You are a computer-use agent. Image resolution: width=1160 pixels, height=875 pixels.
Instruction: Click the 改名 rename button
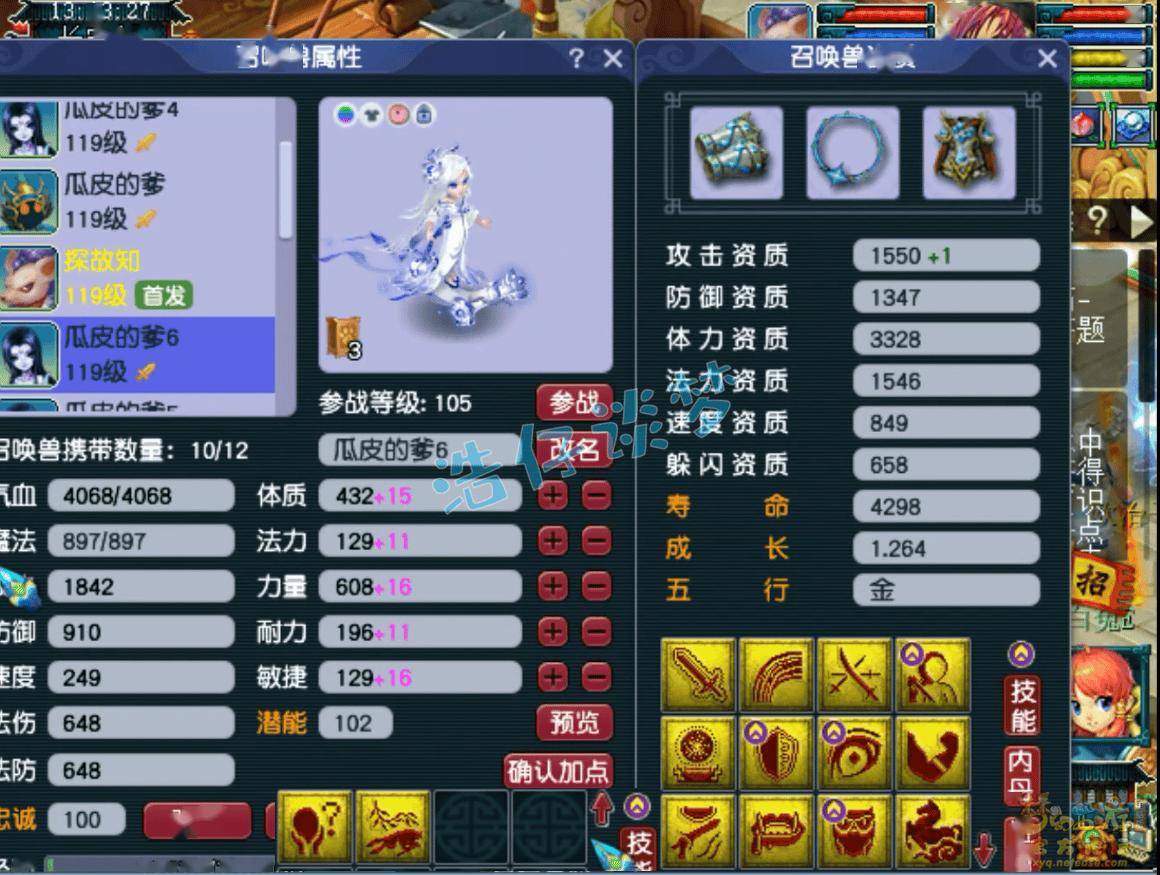click(574, 450)
